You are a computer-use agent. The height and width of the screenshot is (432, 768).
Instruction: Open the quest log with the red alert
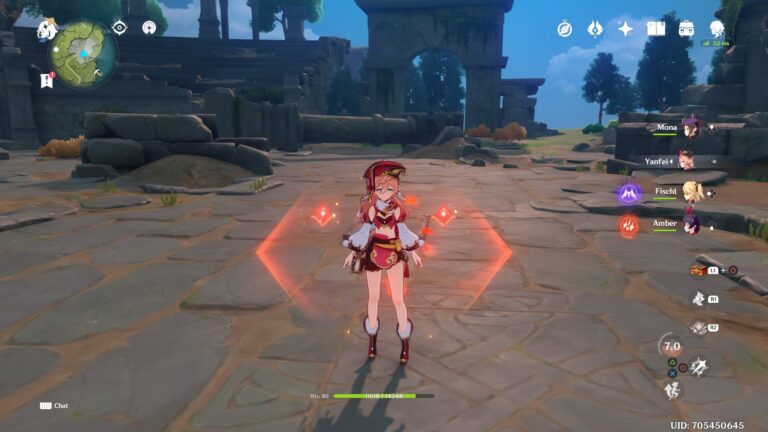[47, 78]
